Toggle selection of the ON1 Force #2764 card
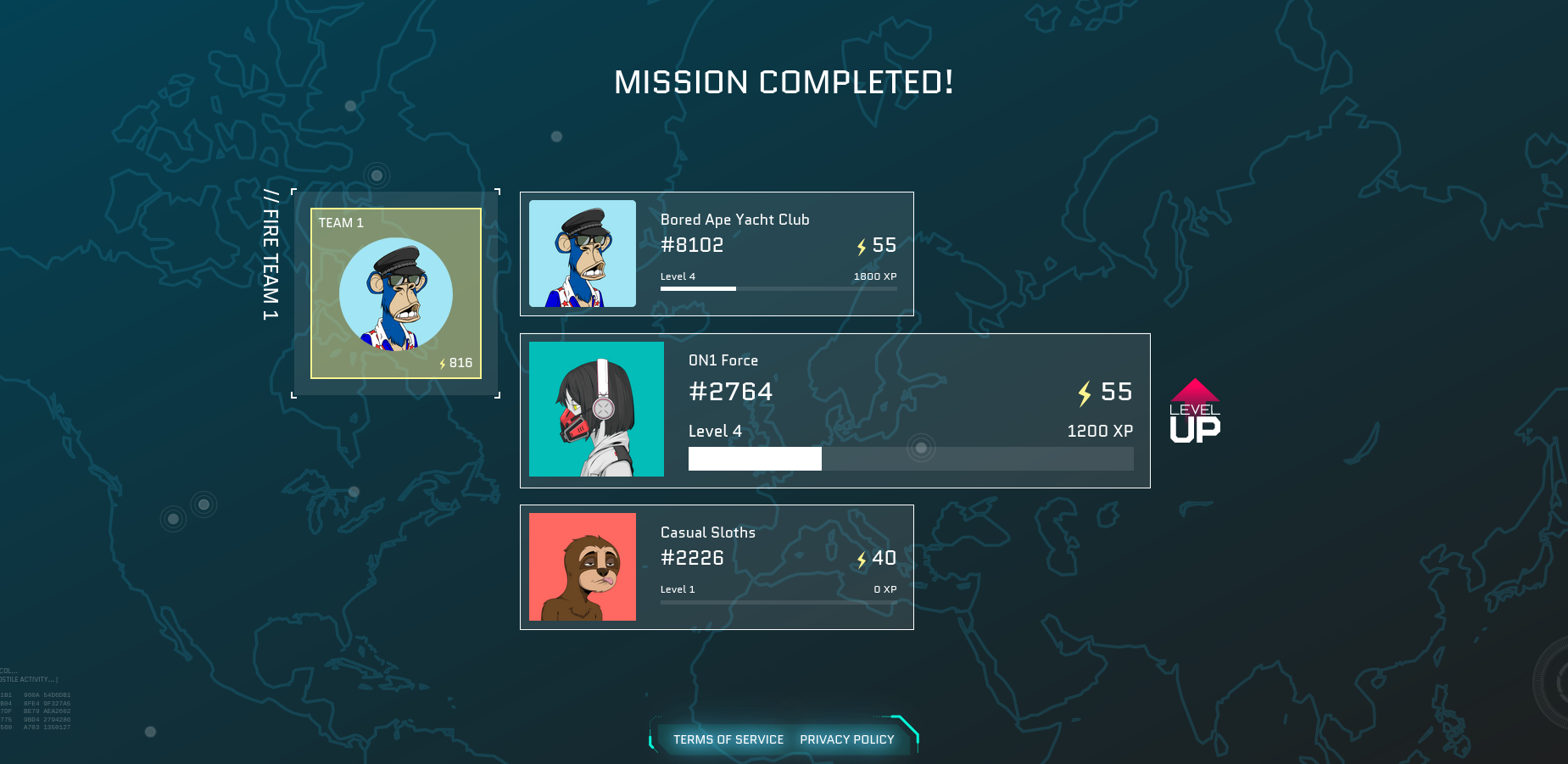This screenshot has height=764, width=1568. coord(834,410)
